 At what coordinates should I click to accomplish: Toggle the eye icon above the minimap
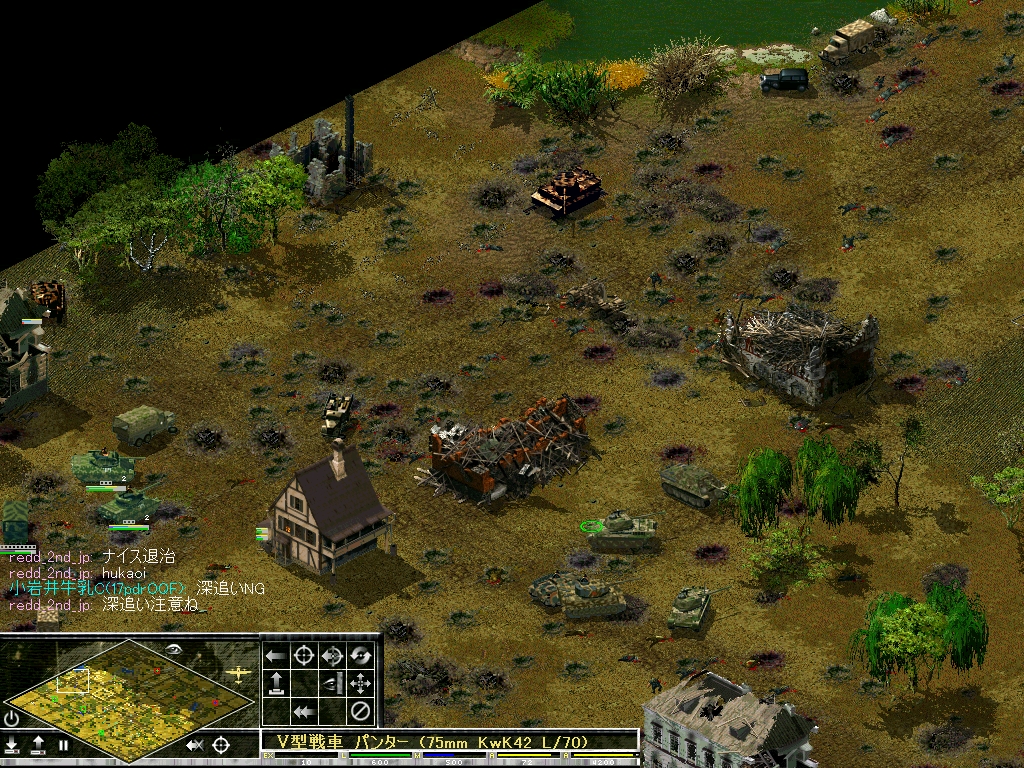coord(174,649)
